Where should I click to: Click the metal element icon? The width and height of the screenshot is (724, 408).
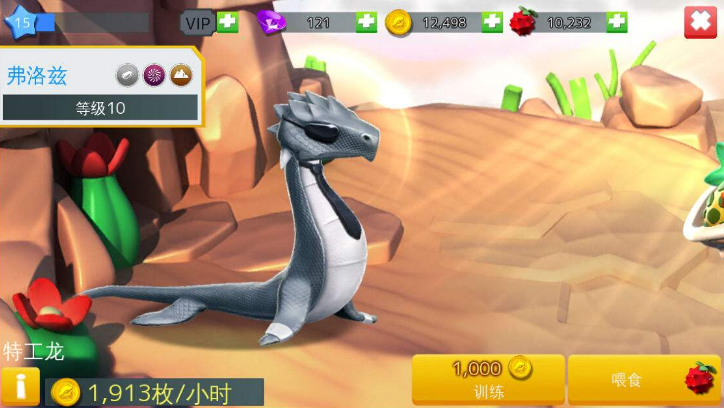click(127, 74)
